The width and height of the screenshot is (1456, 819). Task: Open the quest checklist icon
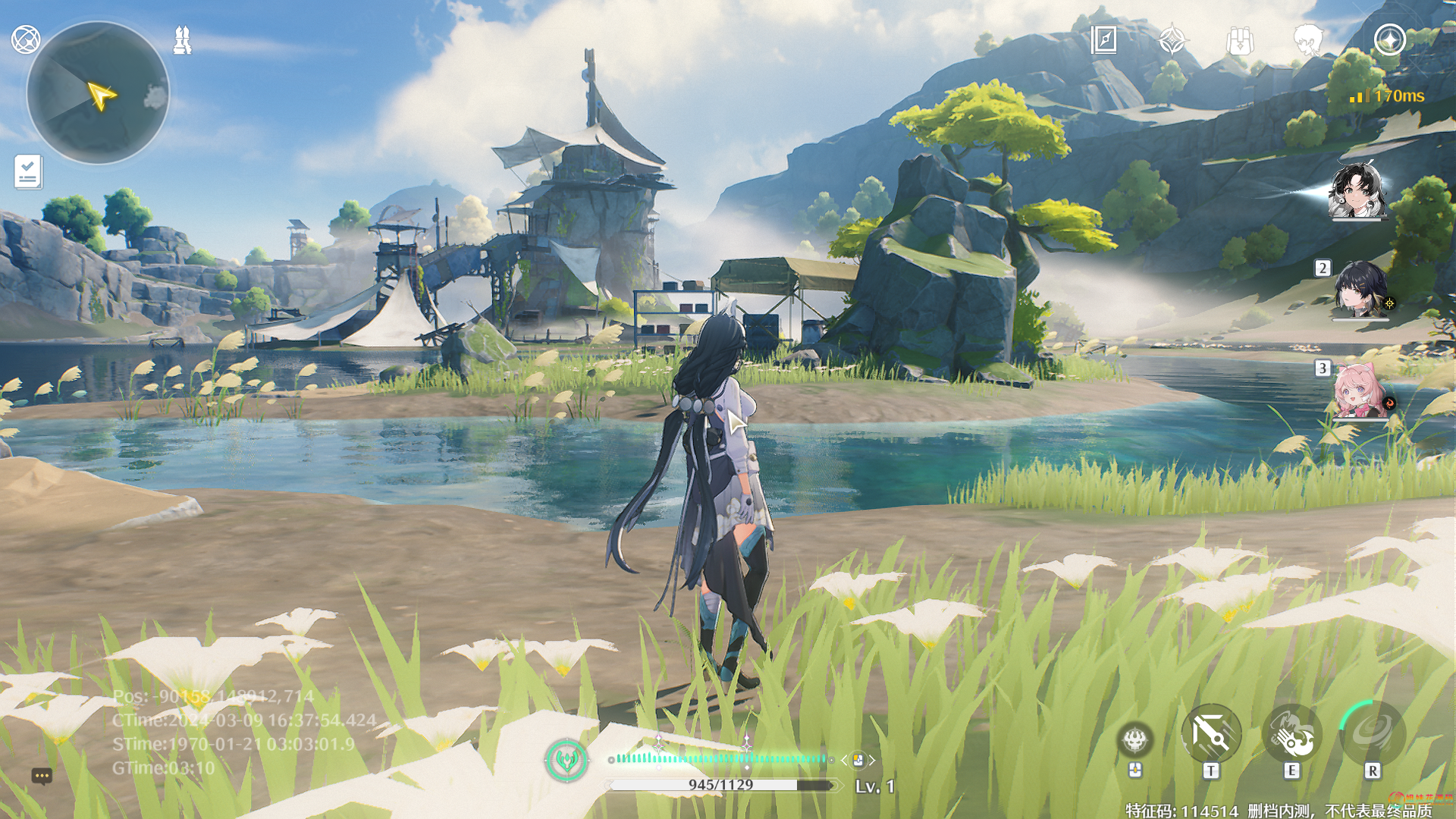point(28,172)
